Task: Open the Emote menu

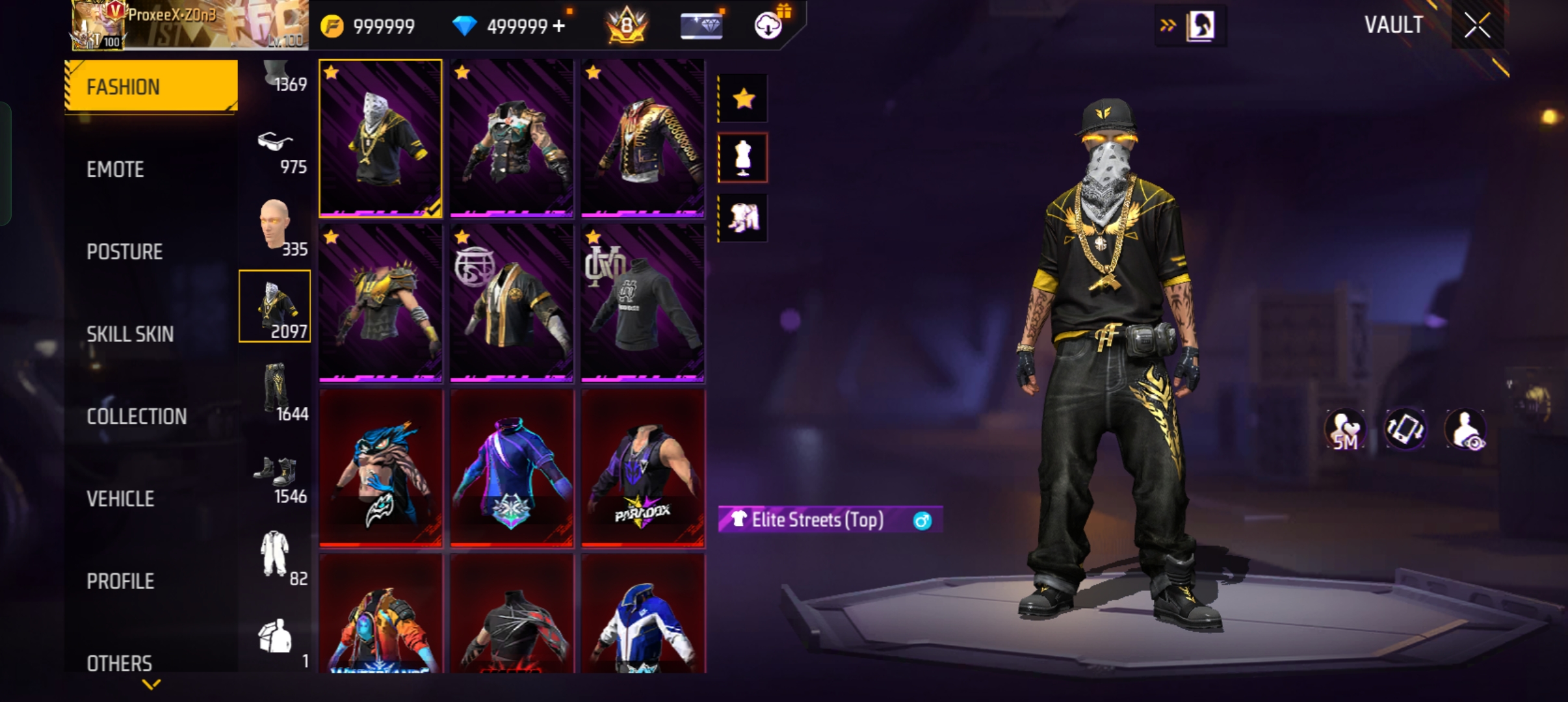Action: [116, 170]
